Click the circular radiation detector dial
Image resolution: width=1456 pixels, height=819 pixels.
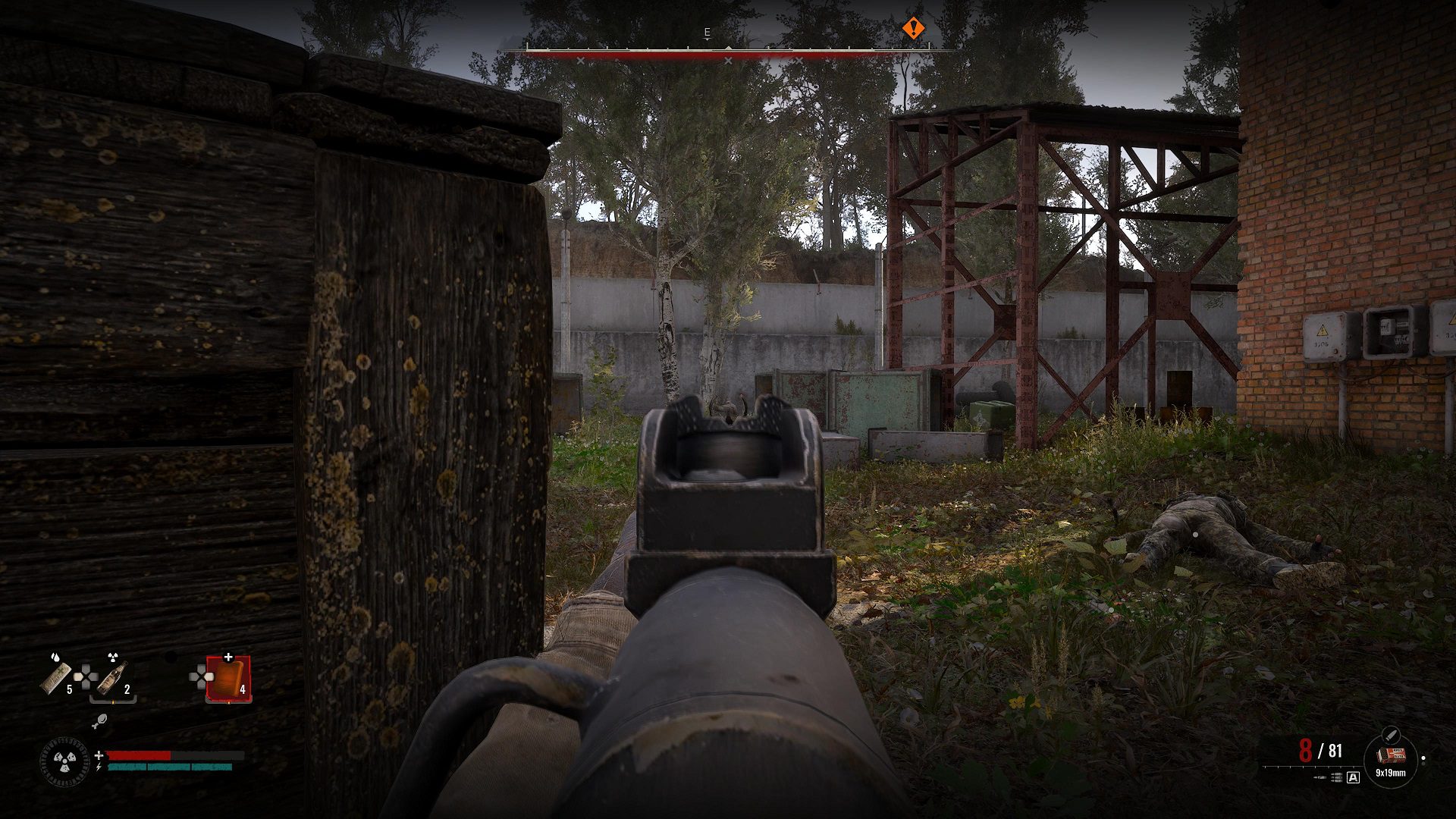tap(64, 761)
